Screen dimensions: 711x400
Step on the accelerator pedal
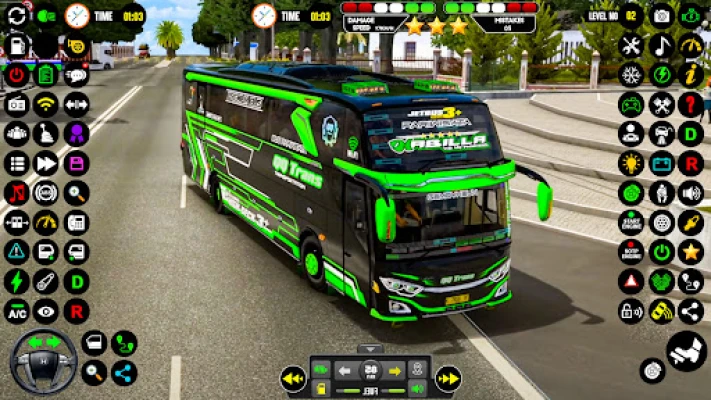click(687, 352)
